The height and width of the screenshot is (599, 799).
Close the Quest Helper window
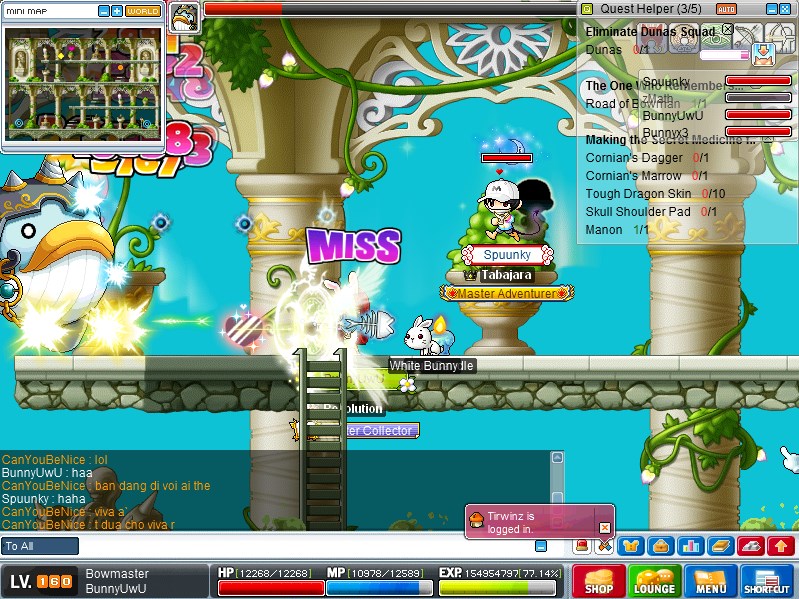tap(787, 8)
